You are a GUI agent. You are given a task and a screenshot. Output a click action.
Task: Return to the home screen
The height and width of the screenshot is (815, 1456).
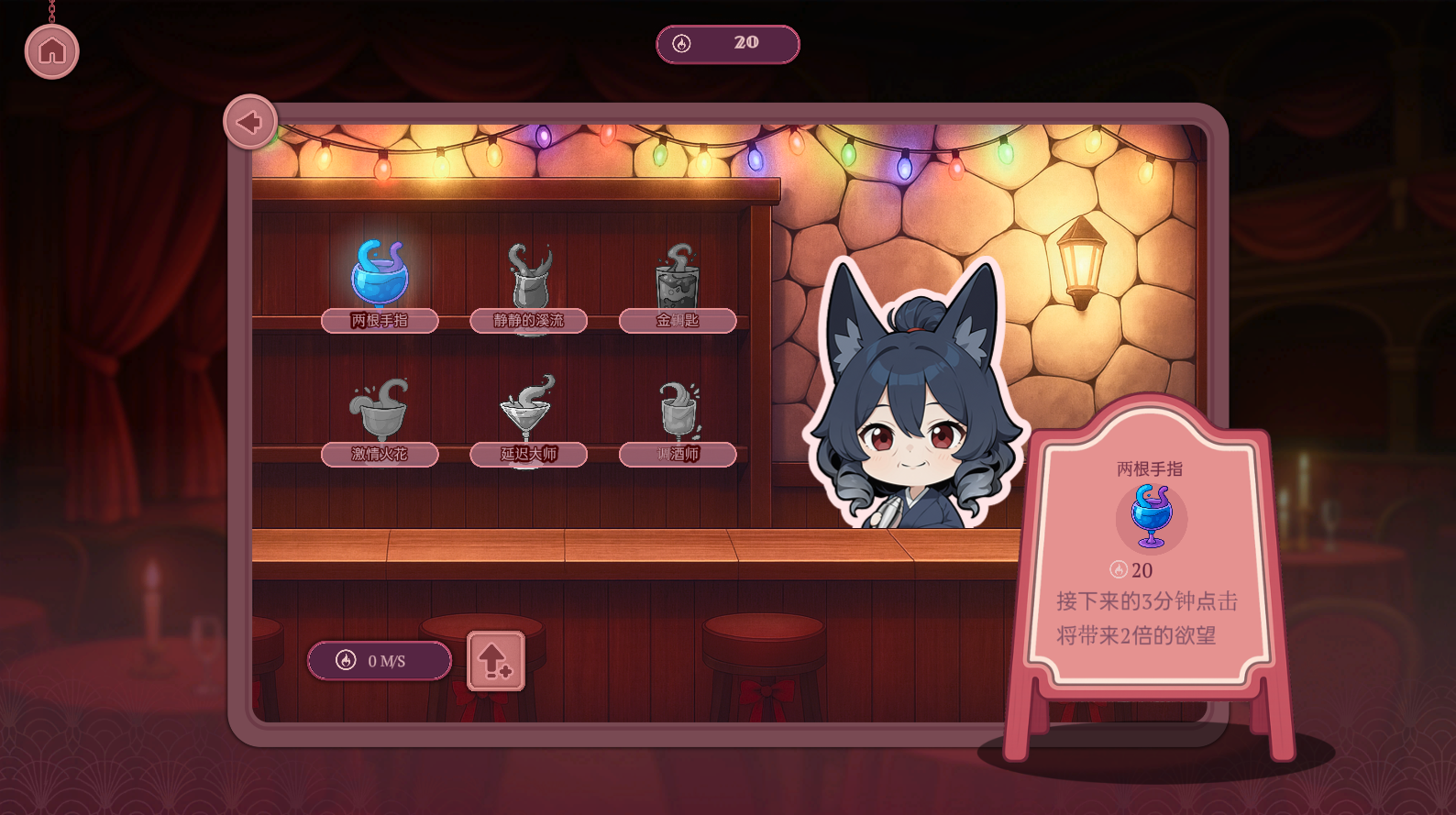click(52, 51)
